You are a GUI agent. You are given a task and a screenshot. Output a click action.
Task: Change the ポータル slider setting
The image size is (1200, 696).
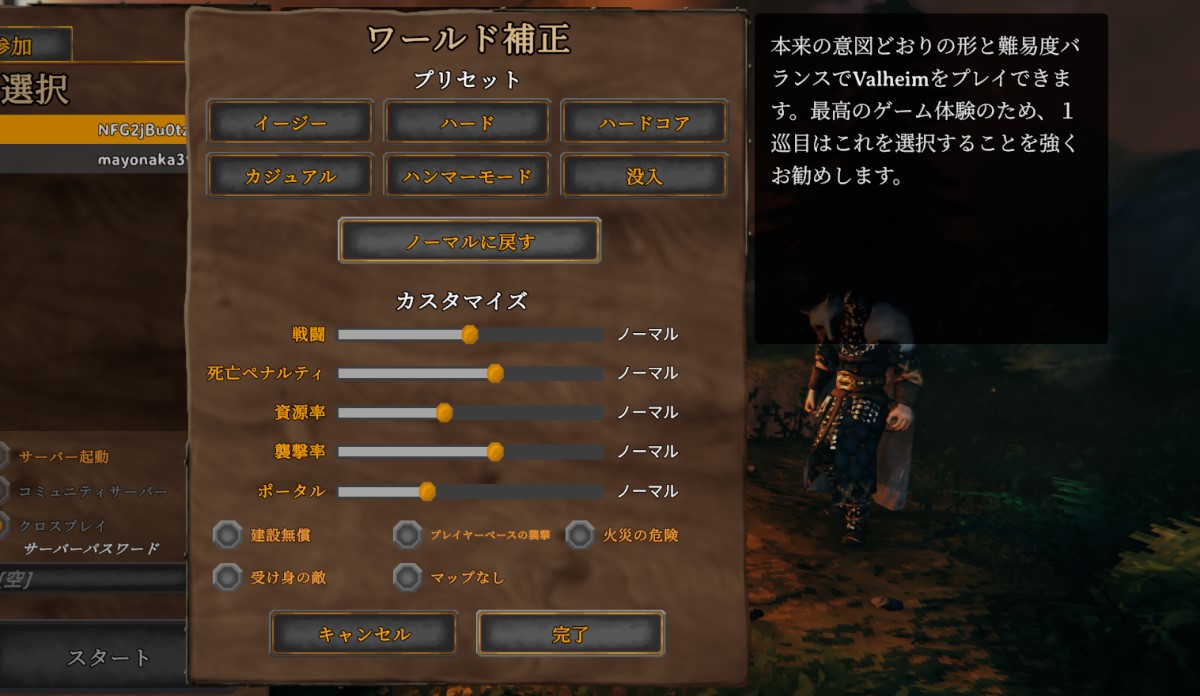[x=427, y=491]
